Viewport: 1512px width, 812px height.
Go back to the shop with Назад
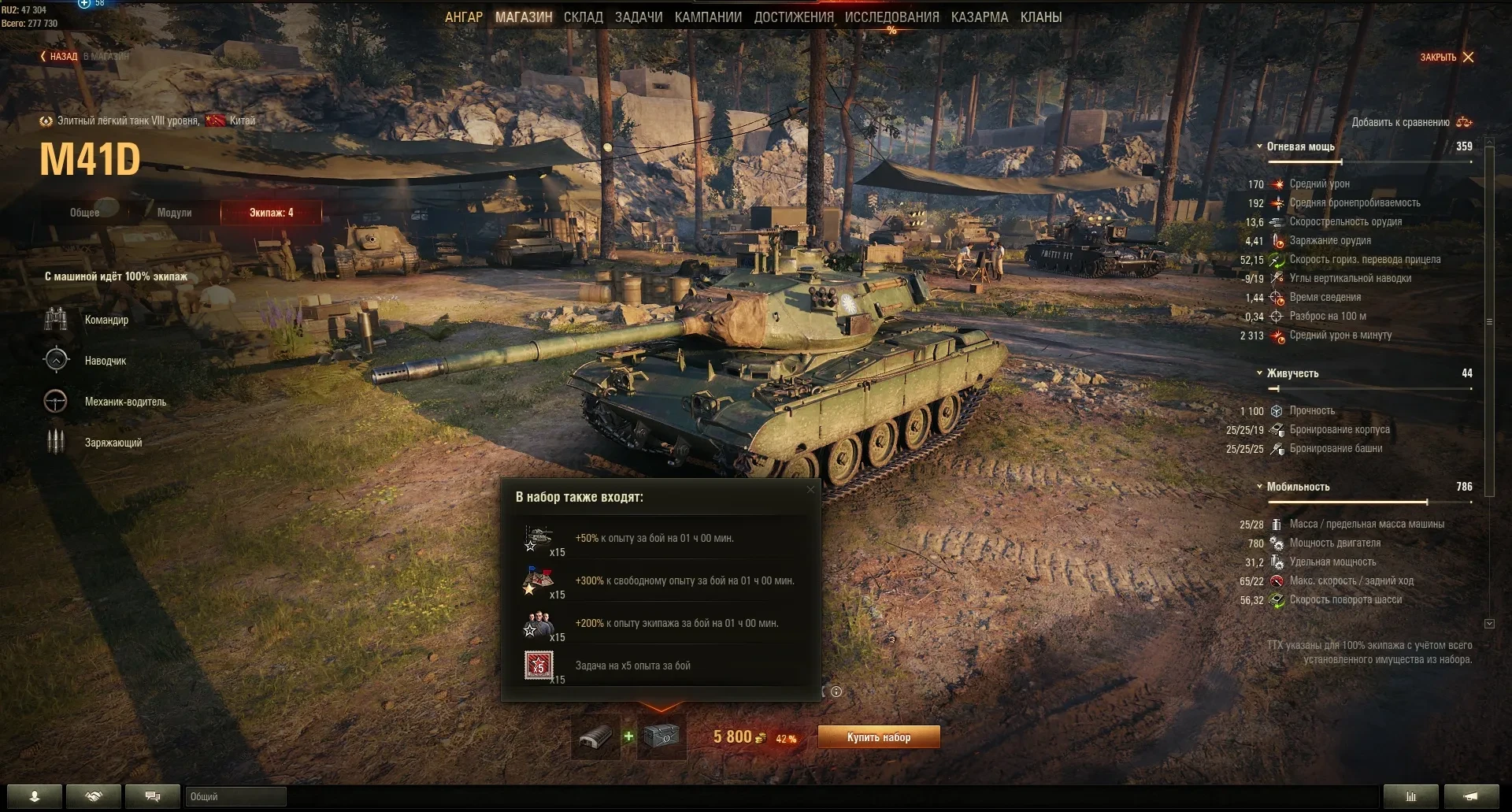(x=60, y=57)
